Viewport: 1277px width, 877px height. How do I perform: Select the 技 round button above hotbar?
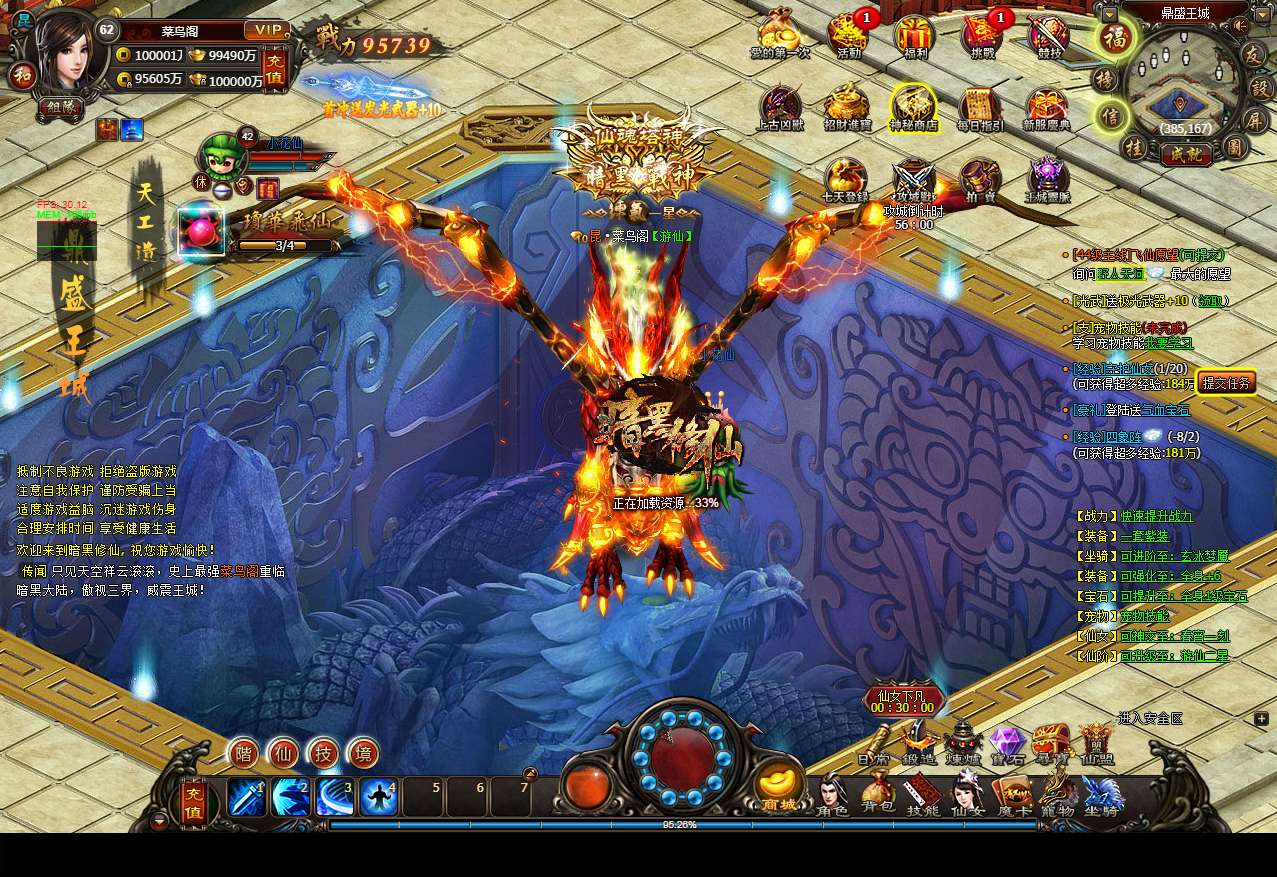(x=323, y=753)
